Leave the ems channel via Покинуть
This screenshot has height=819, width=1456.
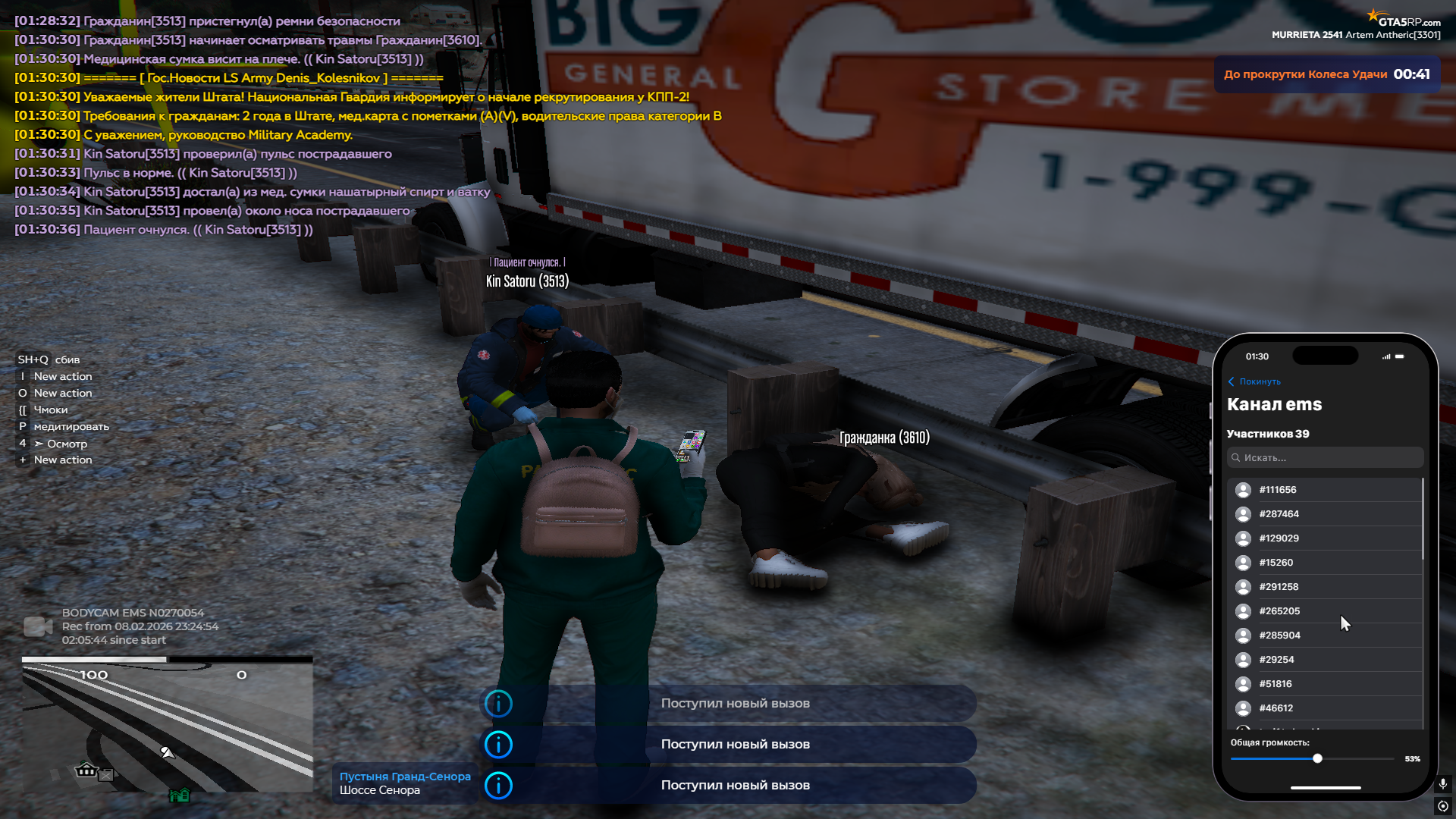coord(1254,381)
